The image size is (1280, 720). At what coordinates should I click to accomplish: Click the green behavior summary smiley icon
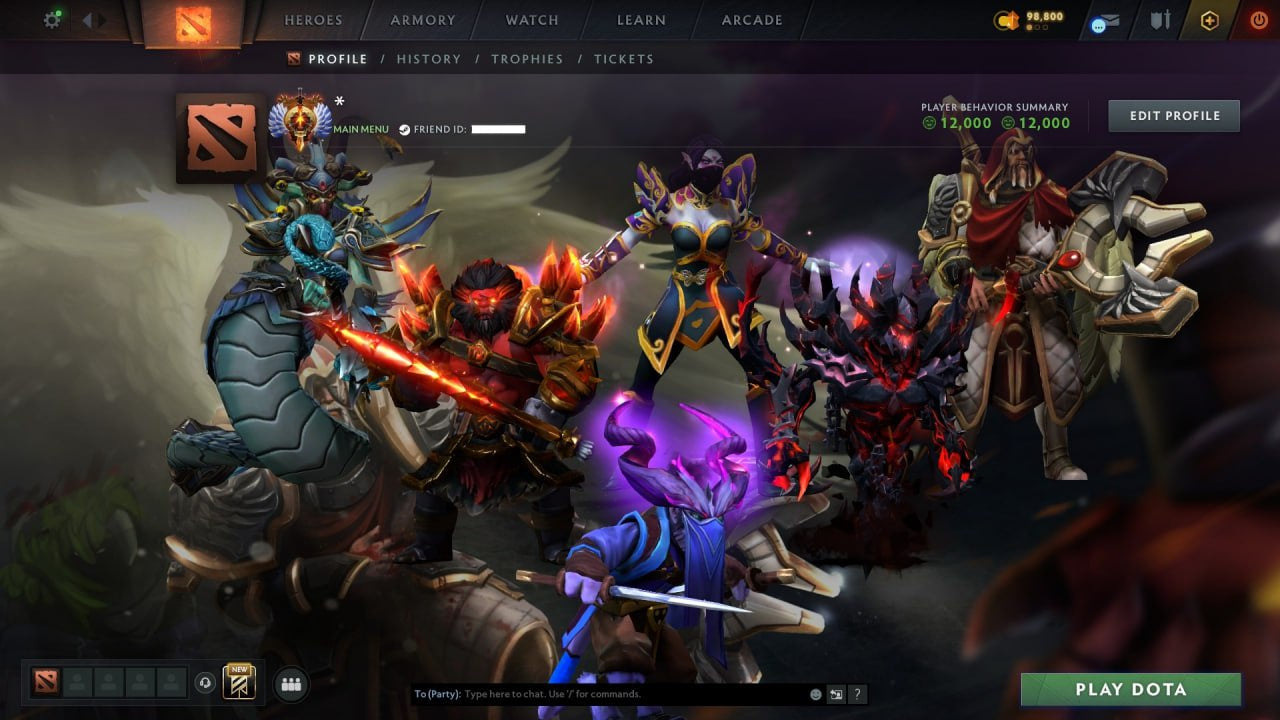(x=930, y=124)
